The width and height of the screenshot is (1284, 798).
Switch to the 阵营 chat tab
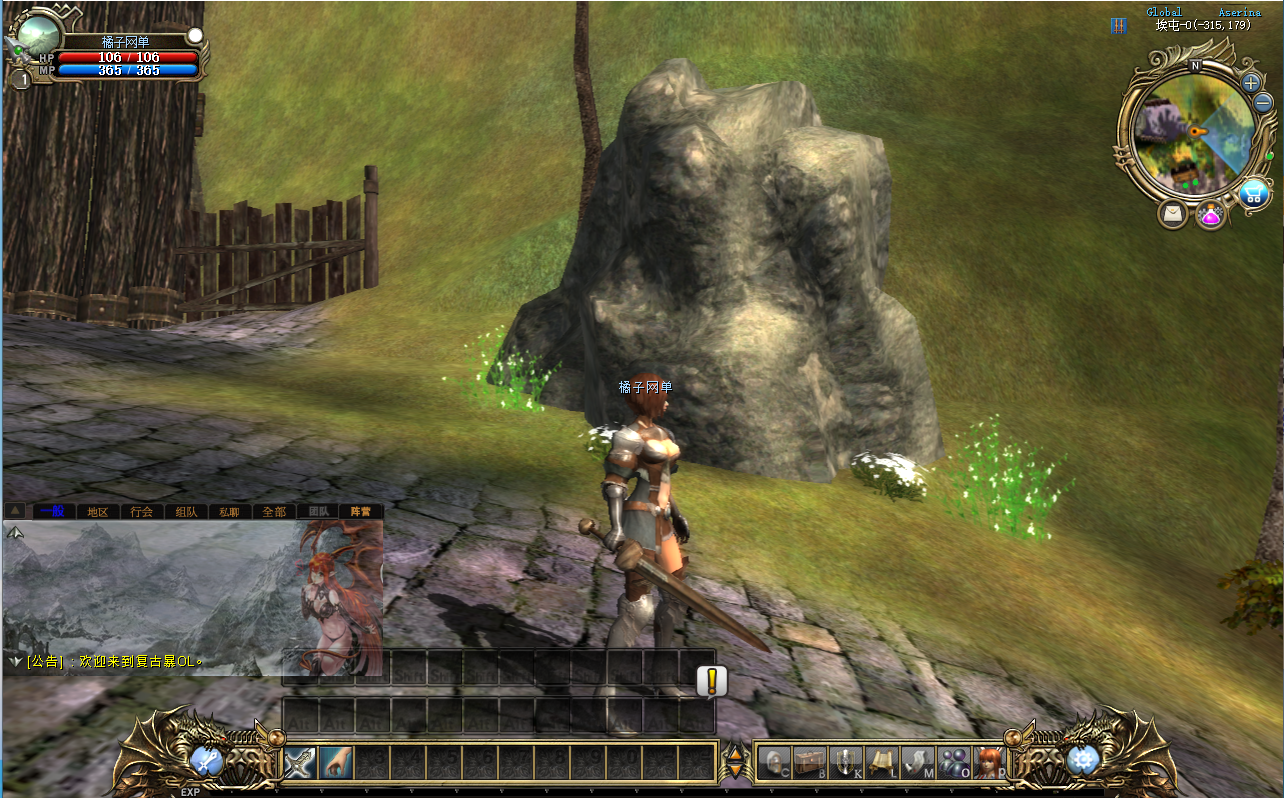tap(360, 511)
